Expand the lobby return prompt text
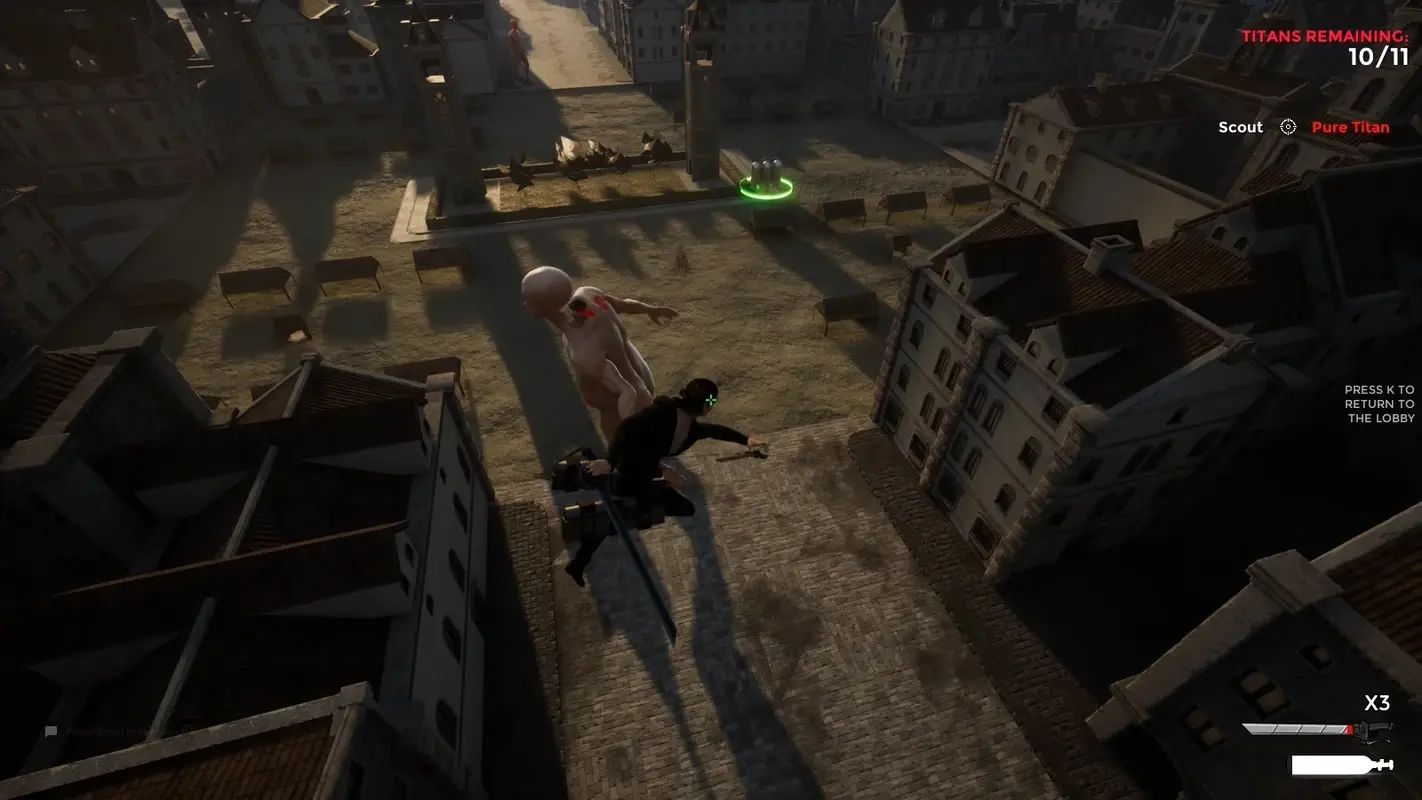Screen dimensions: 1422x800 (1378, 403)
